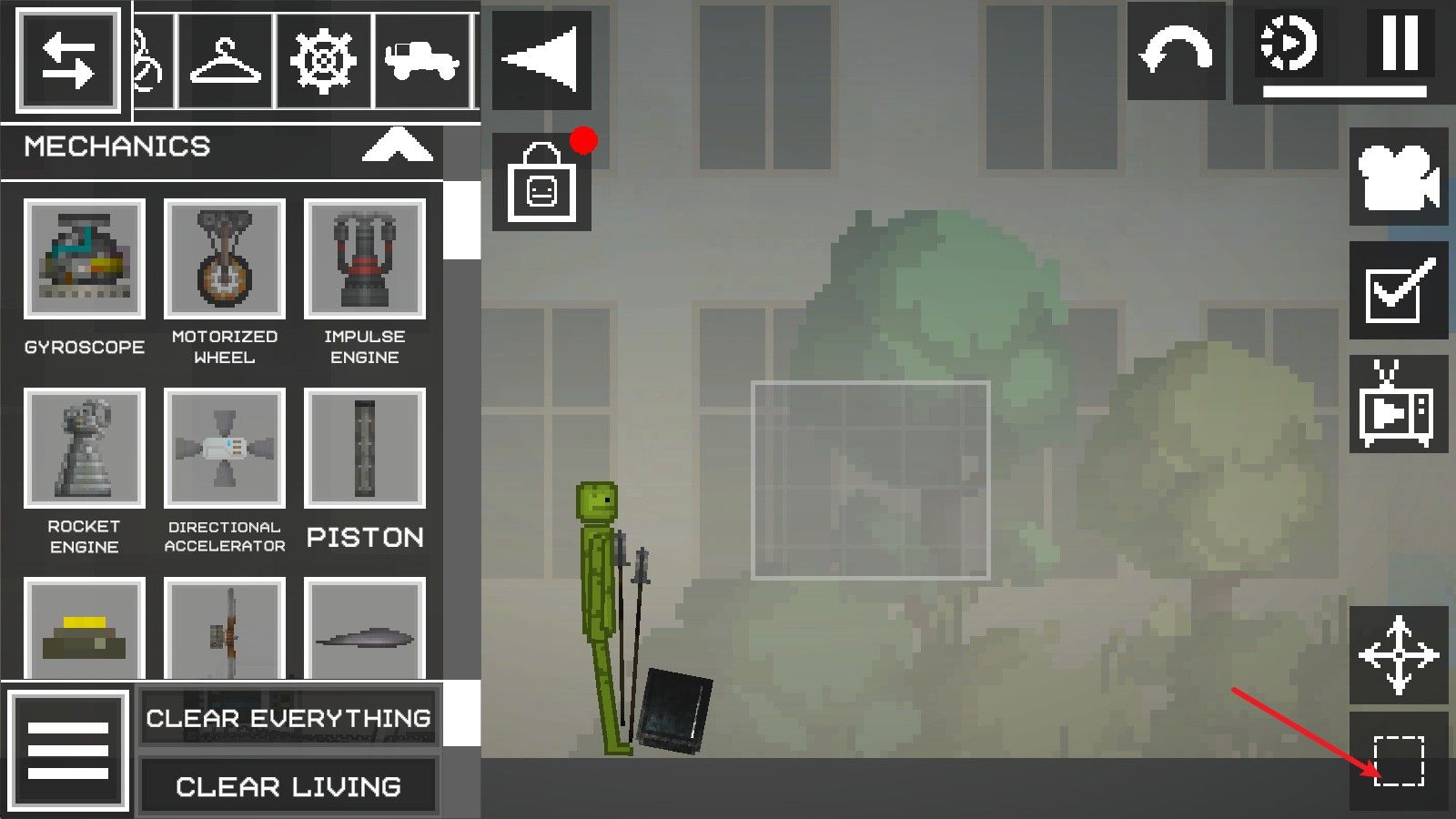Collapse the Mechanics category header

coord(397,146)
